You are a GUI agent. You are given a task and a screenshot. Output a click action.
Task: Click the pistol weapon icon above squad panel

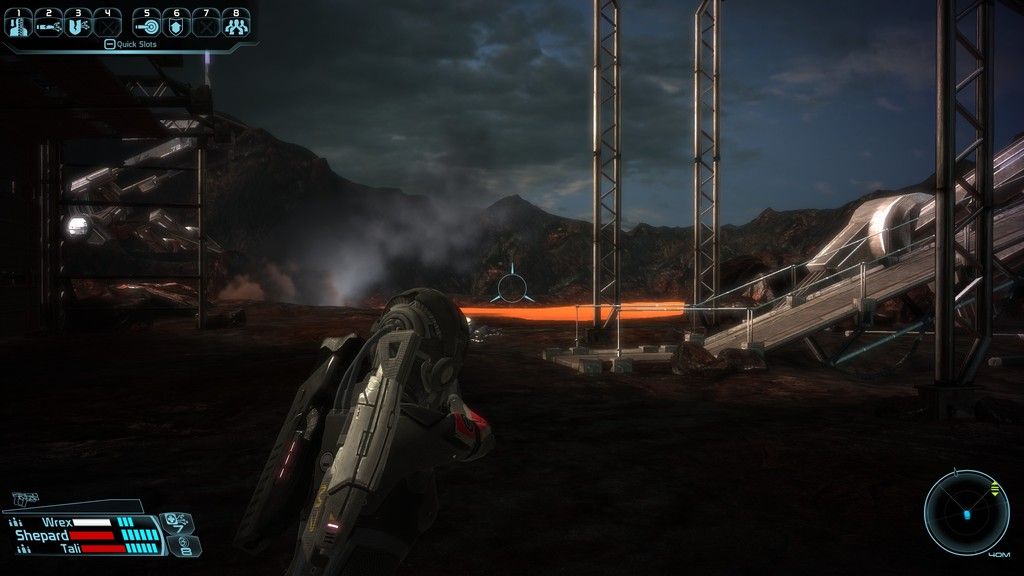point(24,497)
